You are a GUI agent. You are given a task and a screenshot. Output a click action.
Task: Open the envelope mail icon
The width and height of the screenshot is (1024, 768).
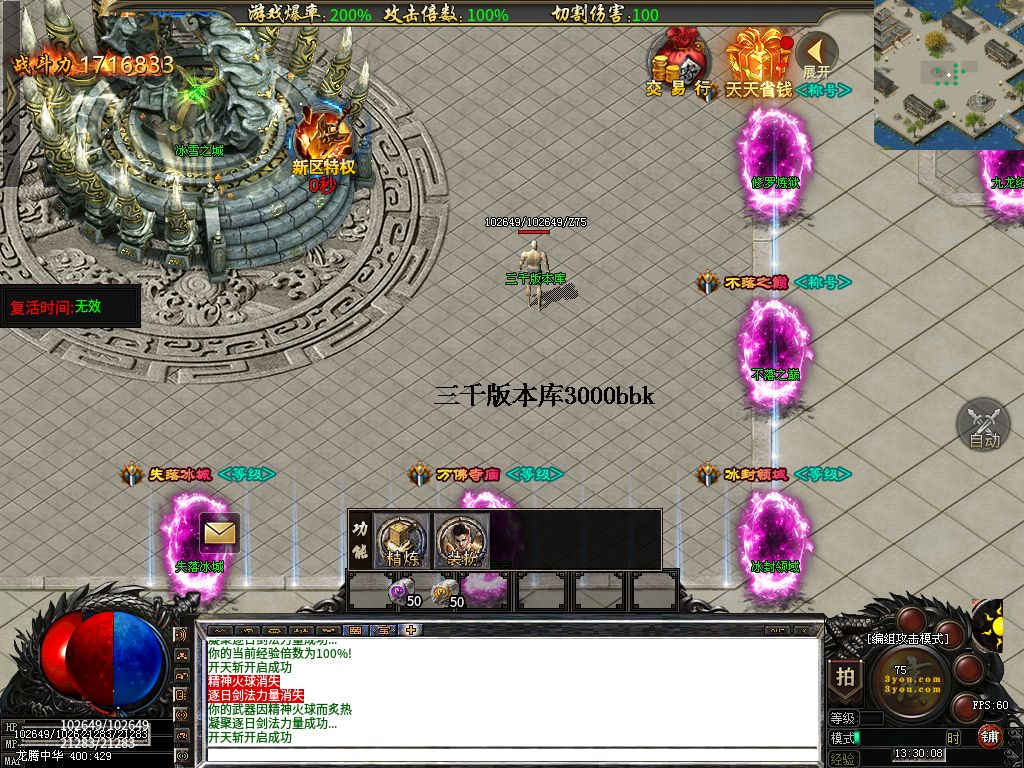pos(219,532)
